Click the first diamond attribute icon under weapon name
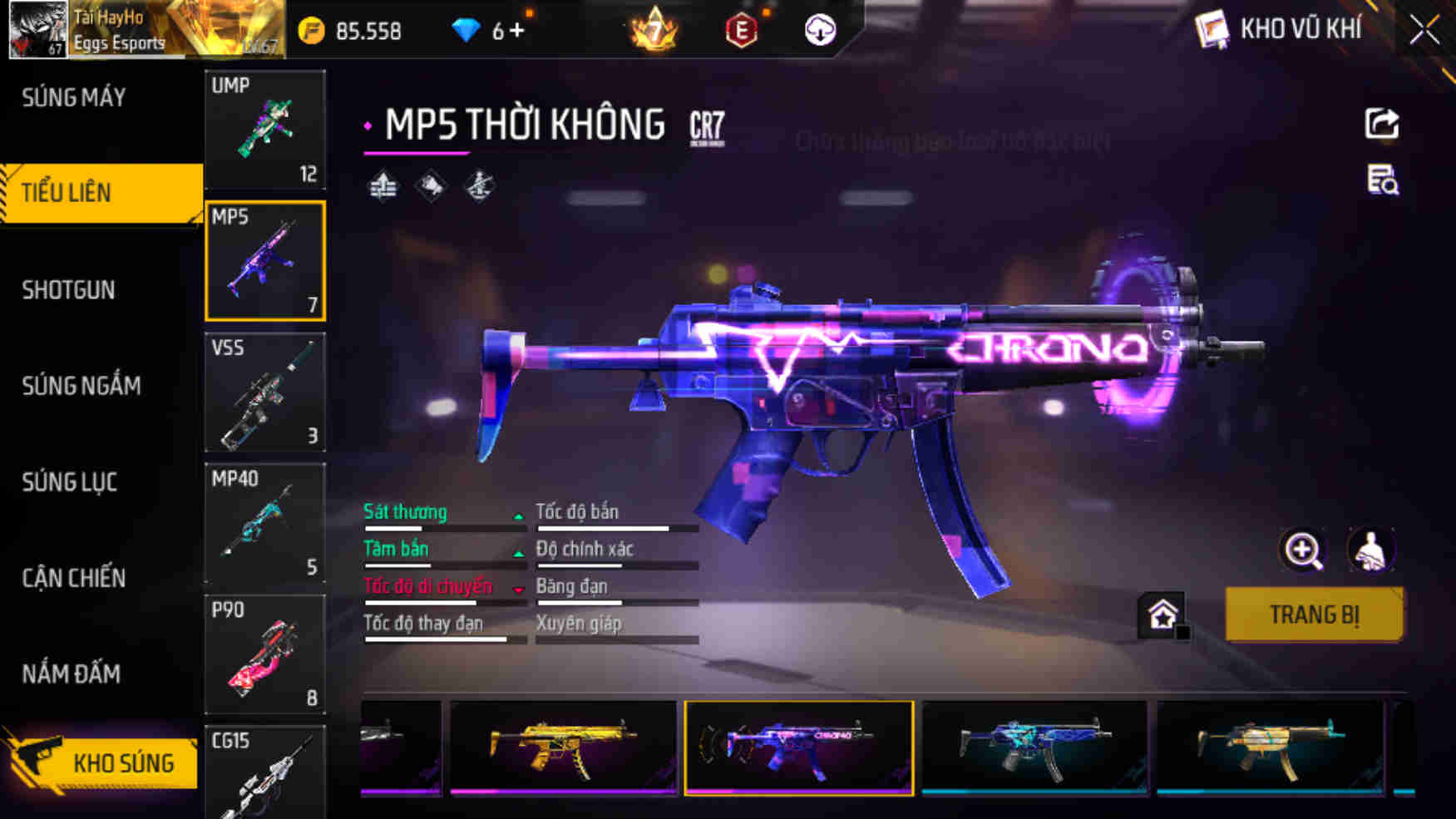The image size is (1456, 819). click(383, 187)
